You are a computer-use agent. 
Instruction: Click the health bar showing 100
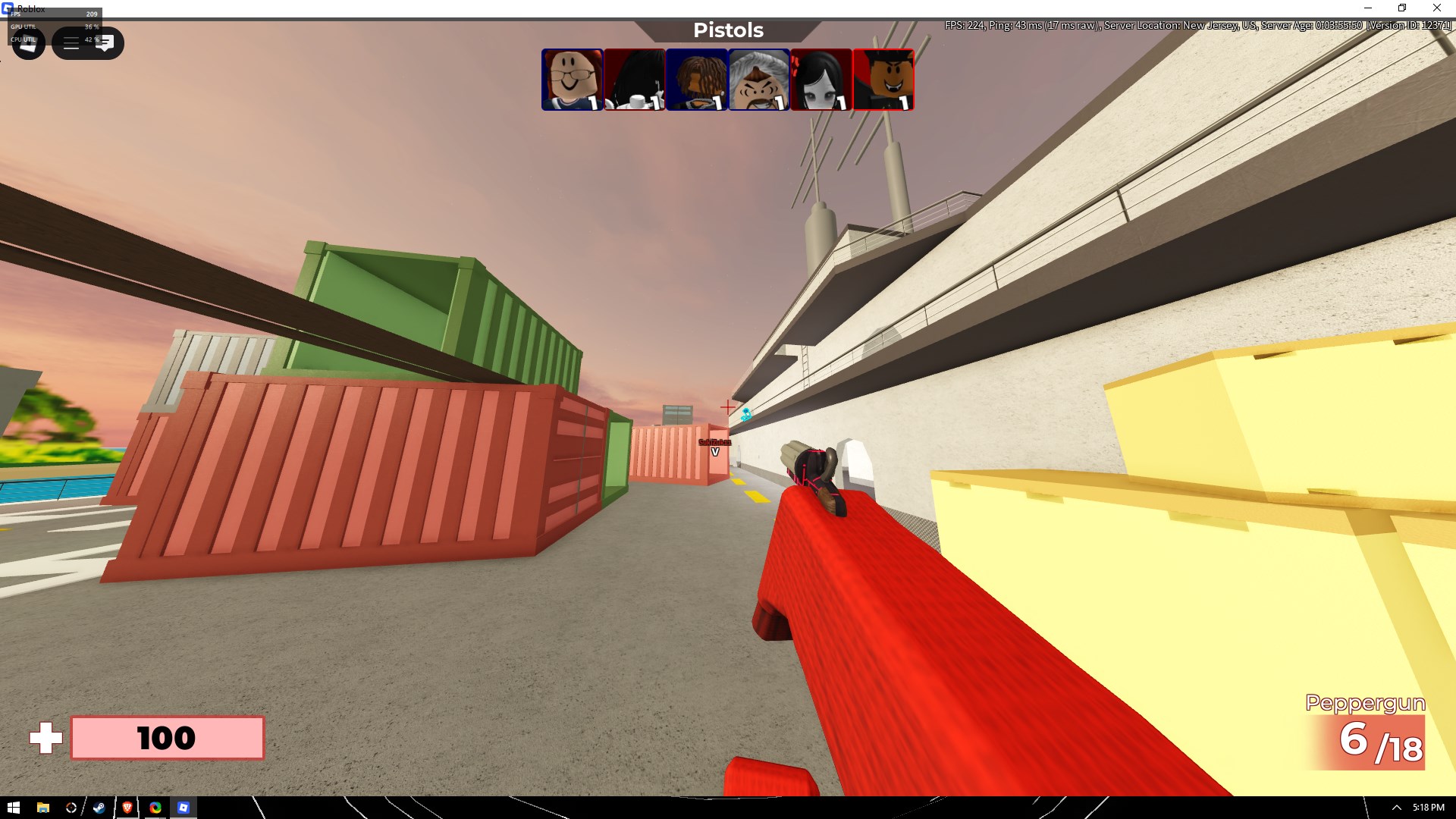click(167, 736)
